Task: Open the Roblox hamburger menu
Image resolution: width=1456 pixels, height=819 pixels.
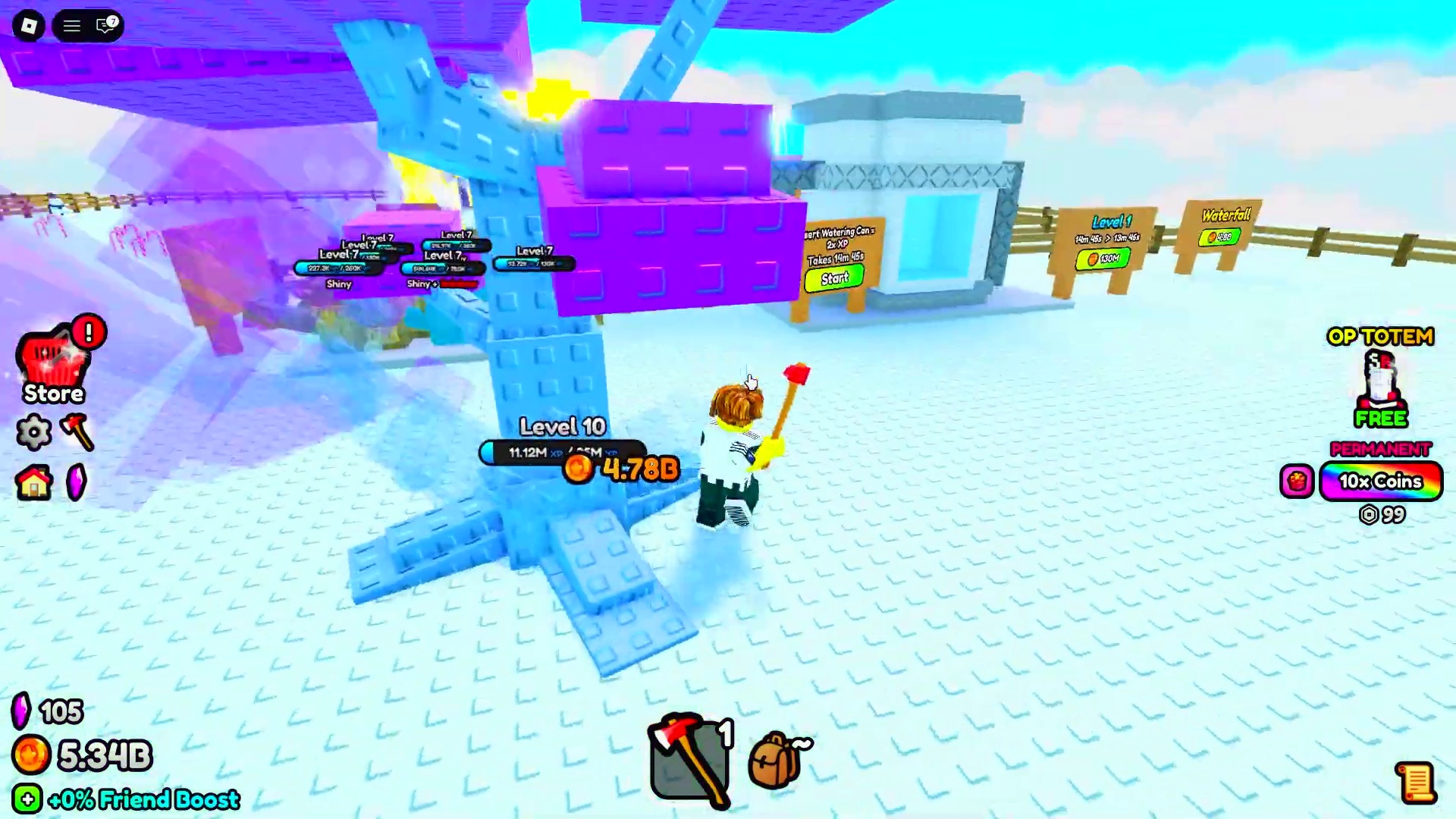Action: click(x=72, y=26)
